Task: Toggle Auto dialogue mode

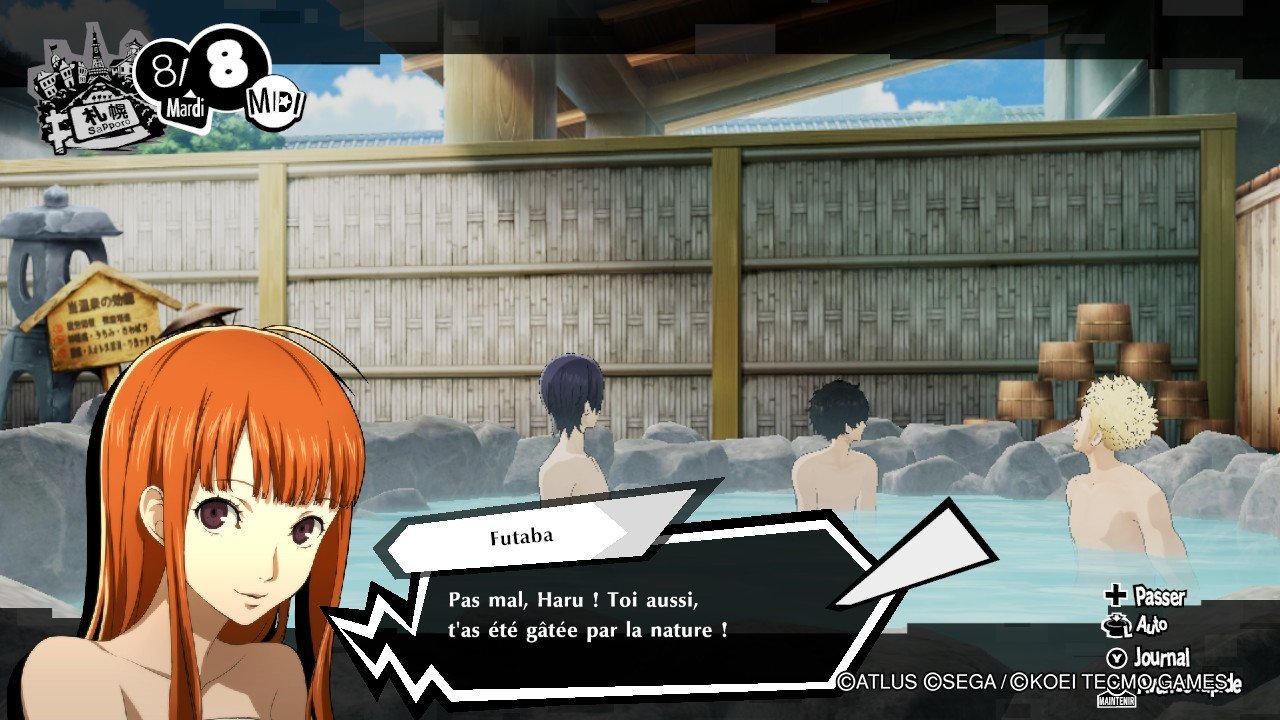Action: tap(1138, 626)
